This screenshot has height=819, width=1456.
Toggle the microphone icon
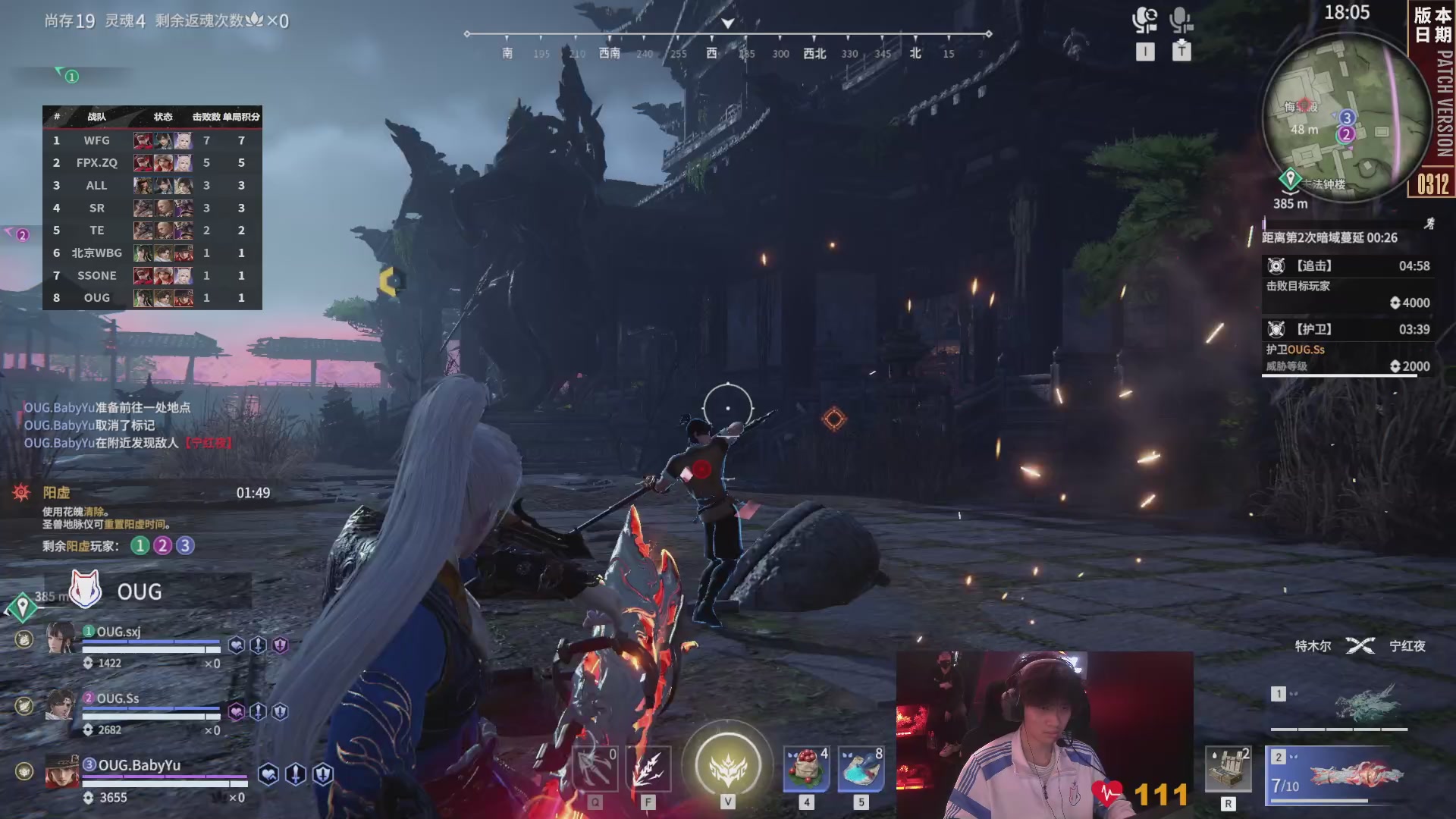(1181, 20)
